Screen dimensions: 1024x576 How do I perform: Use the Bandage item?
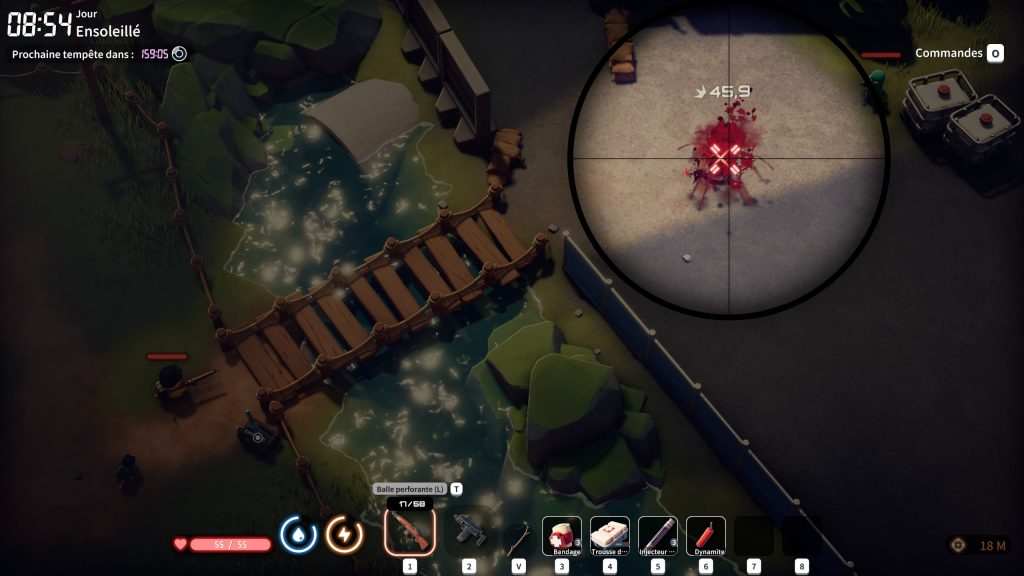coord(562,536)
